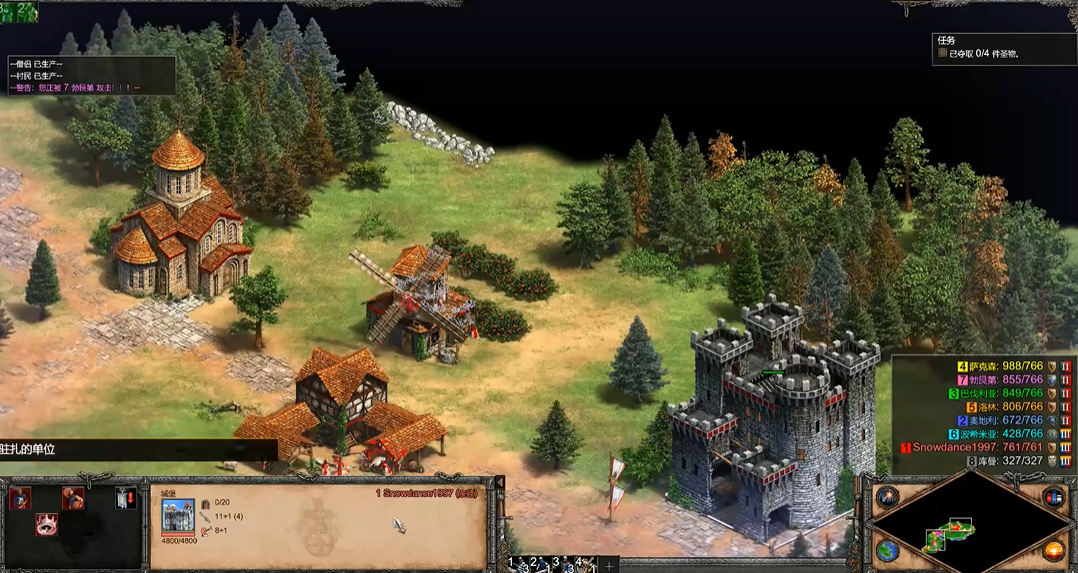Add a new control group with plus
The height and width of the screenshot is (573, 1078).
[x=609, y=565]
